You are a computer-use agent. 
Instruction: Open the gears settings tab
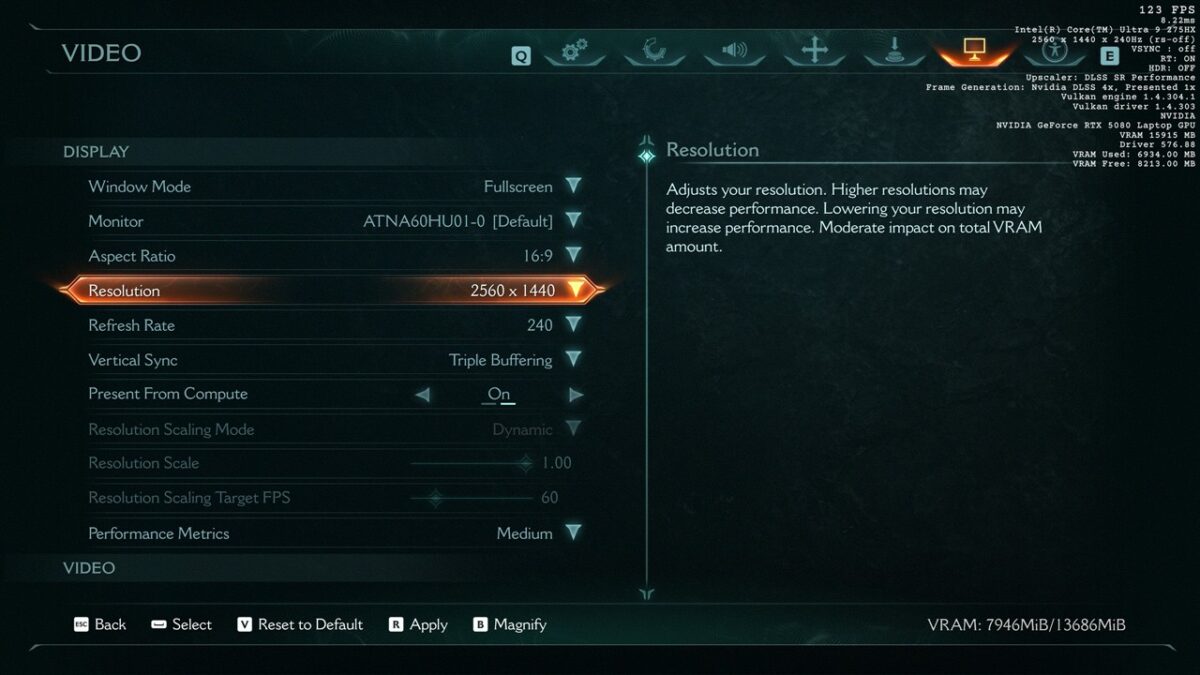[x=575, y=51]
